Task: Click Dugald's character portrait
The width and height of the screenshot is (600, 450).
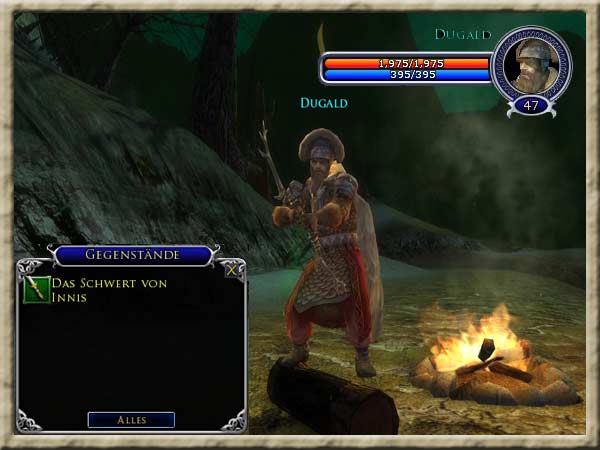Action: pyautogui.click(x=531, y=63)
